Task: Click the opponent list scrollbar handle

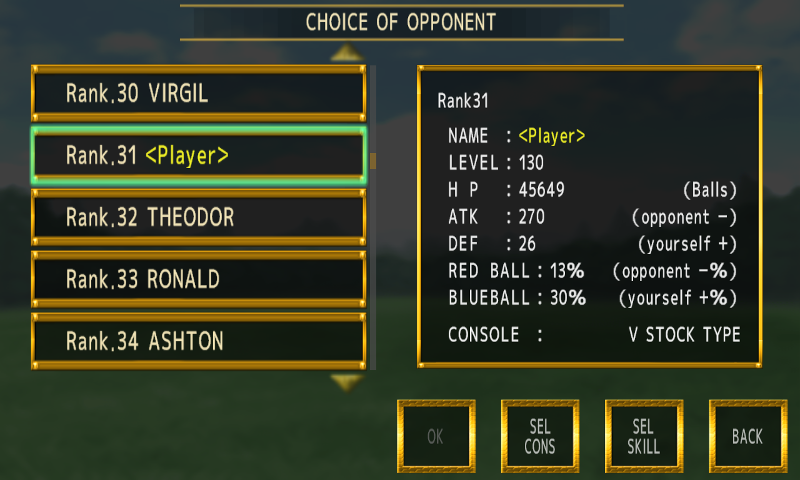Action: [x=373, y=161]
